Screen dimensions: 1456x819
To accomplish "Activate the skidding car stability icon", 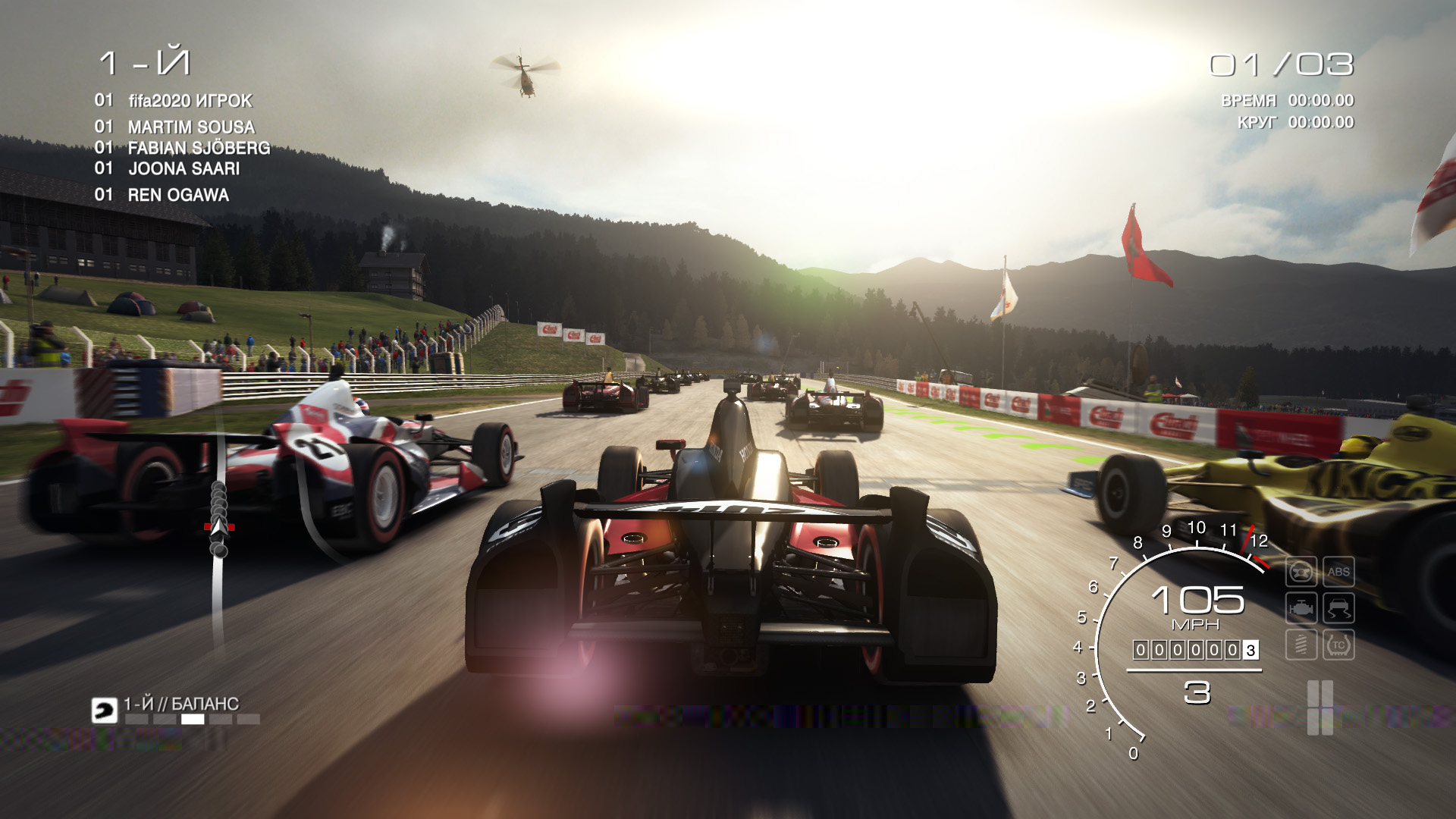I will (1338, 608).
